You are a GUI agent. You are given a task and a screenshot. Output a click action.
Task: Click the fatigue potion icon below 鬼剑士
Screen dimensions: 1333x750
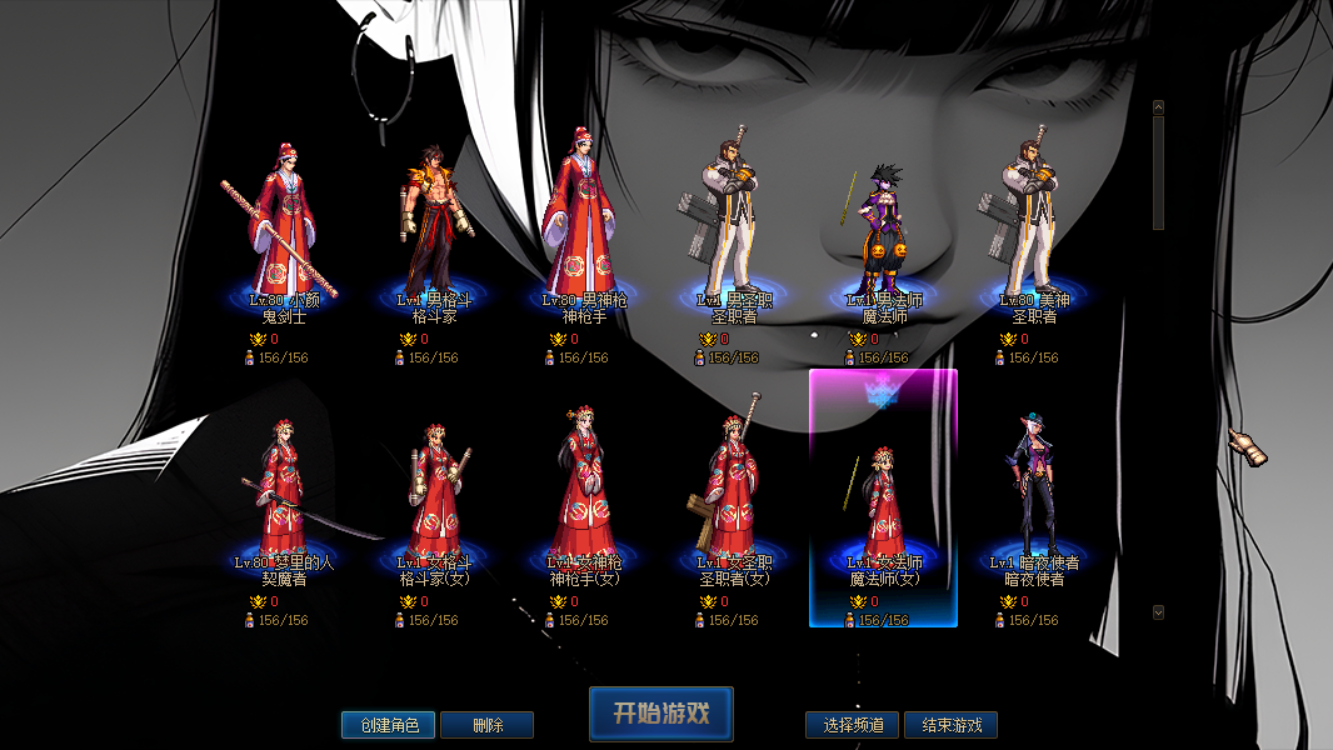coord(251,356)
